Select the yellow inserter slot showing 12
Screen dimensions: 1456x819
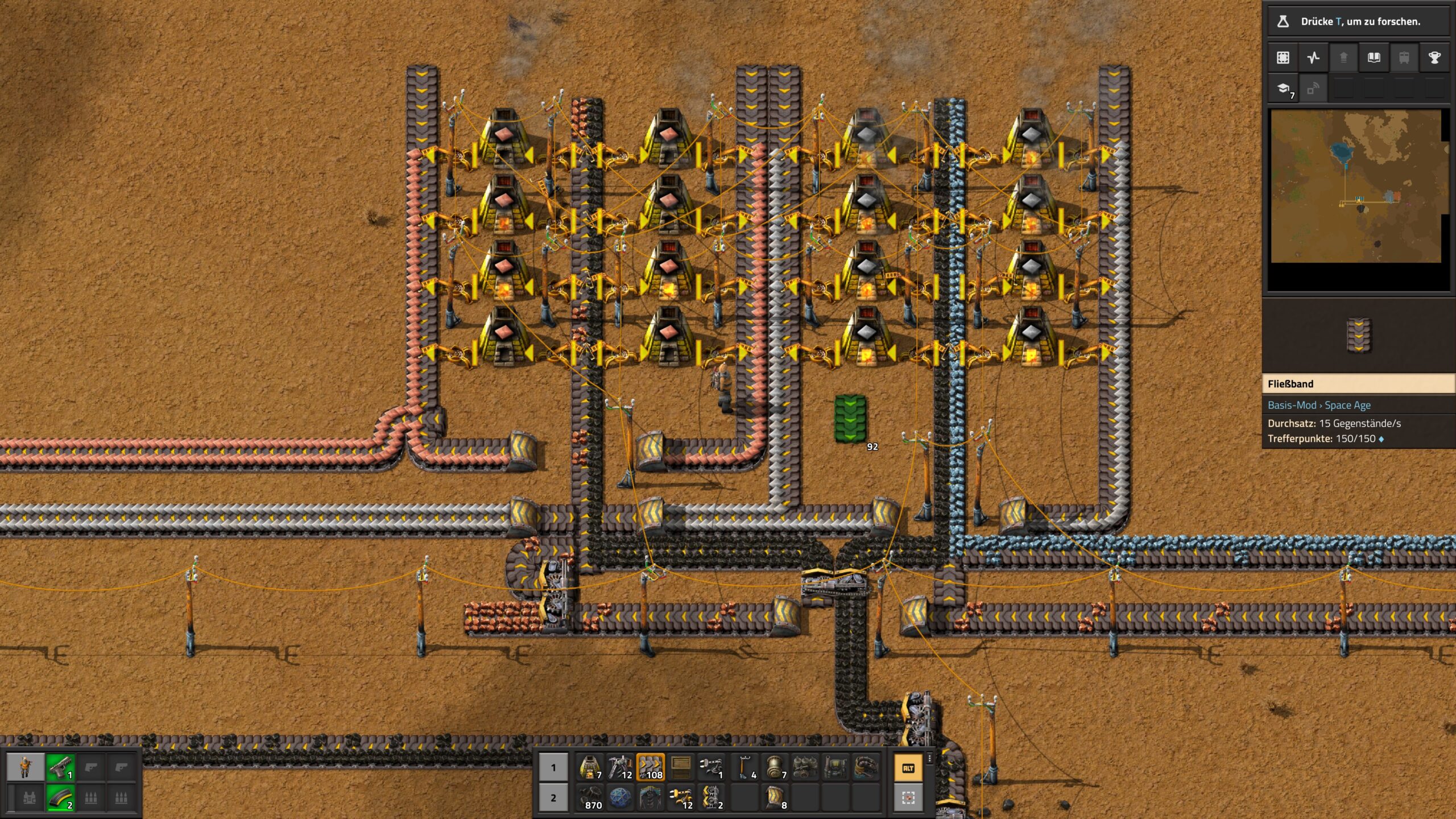tap(680, 797)
